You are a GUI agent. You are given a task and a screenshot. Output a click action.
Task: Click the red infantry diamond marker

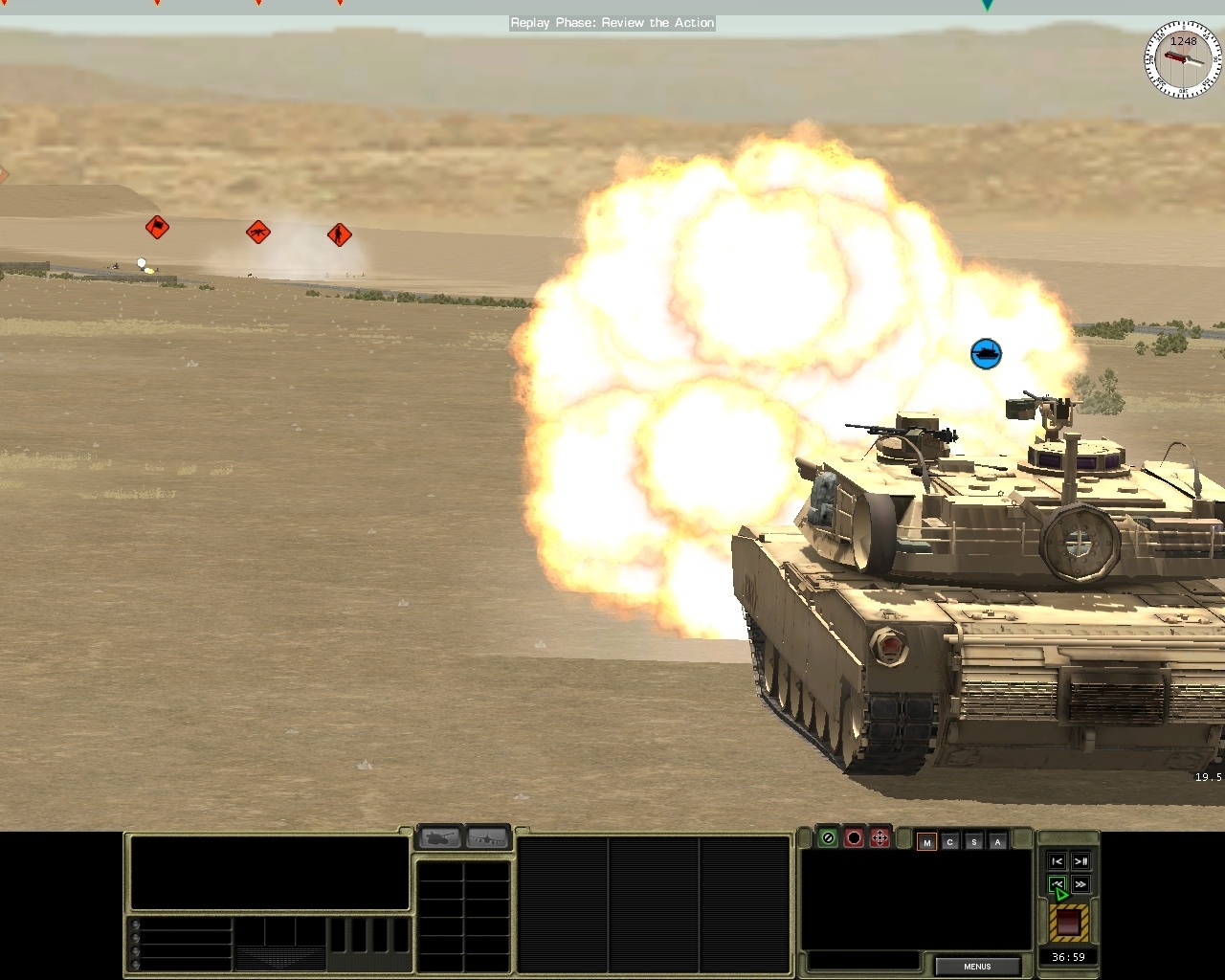[x=339, y=234]
